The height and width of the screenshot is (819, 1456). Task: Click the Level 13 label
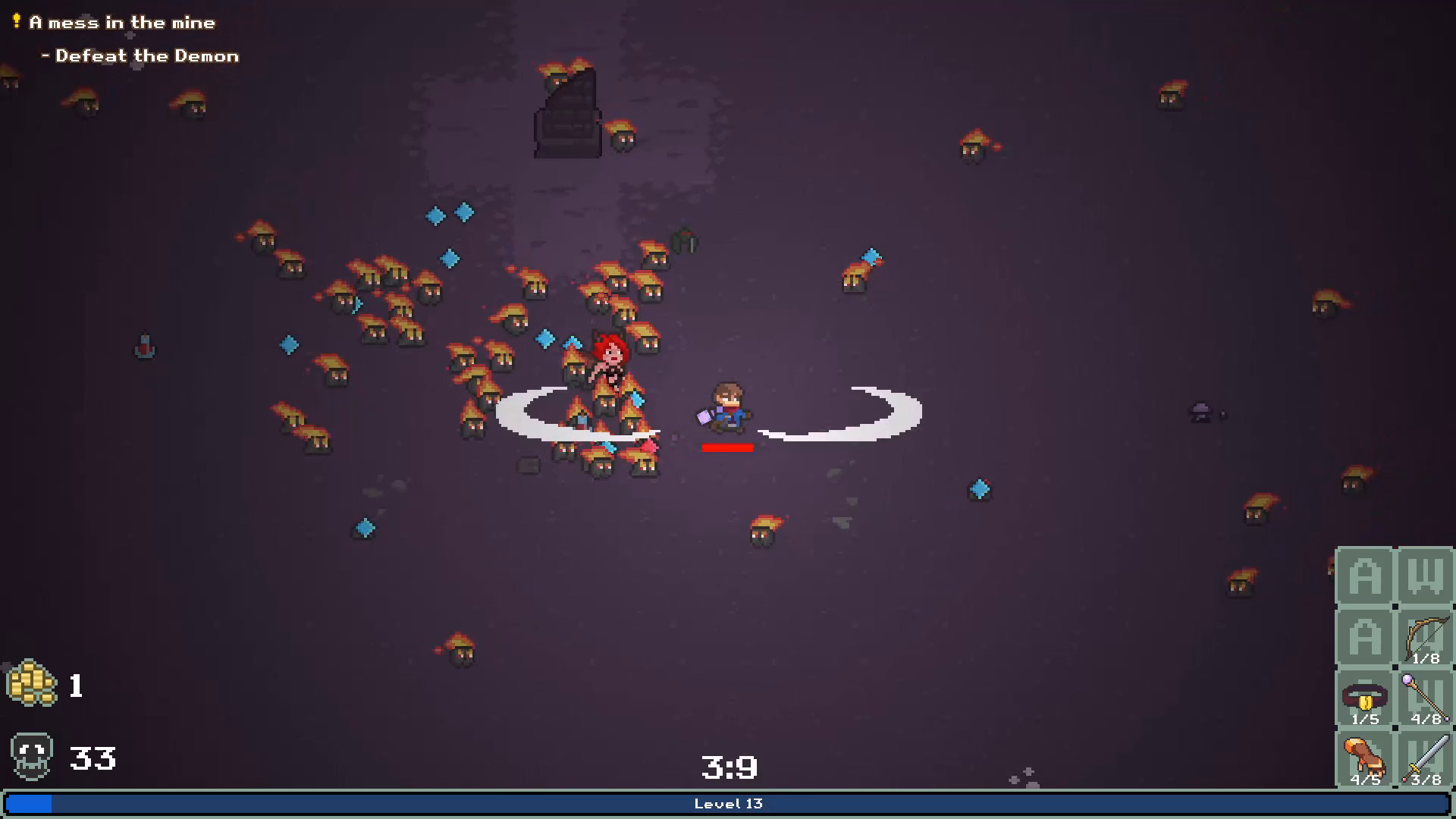[x=729, y=804]
